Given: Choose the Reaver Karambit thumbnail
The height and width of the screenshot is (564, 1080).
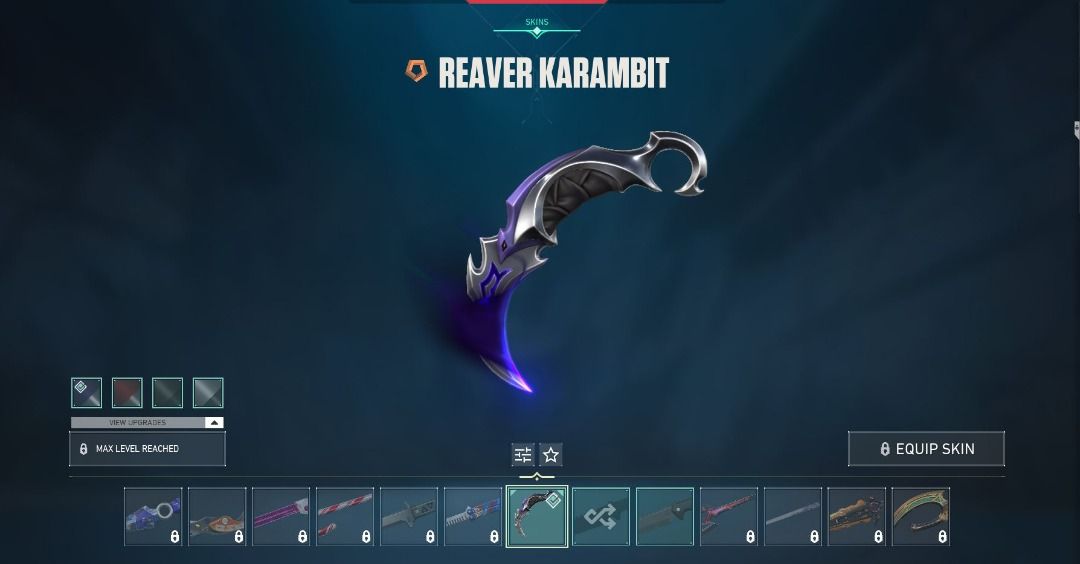Looking at the screenshot, I should 537,516.
